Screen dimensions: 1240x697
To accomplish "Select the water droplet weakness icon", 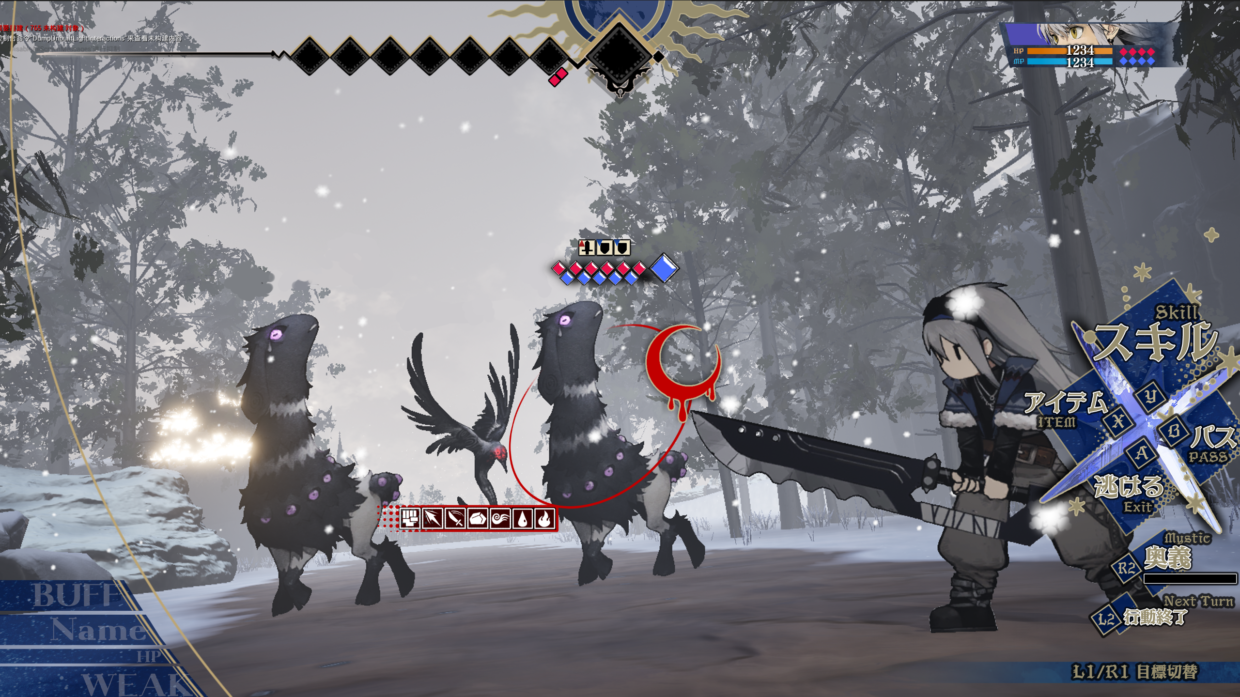I will point(521,518).
